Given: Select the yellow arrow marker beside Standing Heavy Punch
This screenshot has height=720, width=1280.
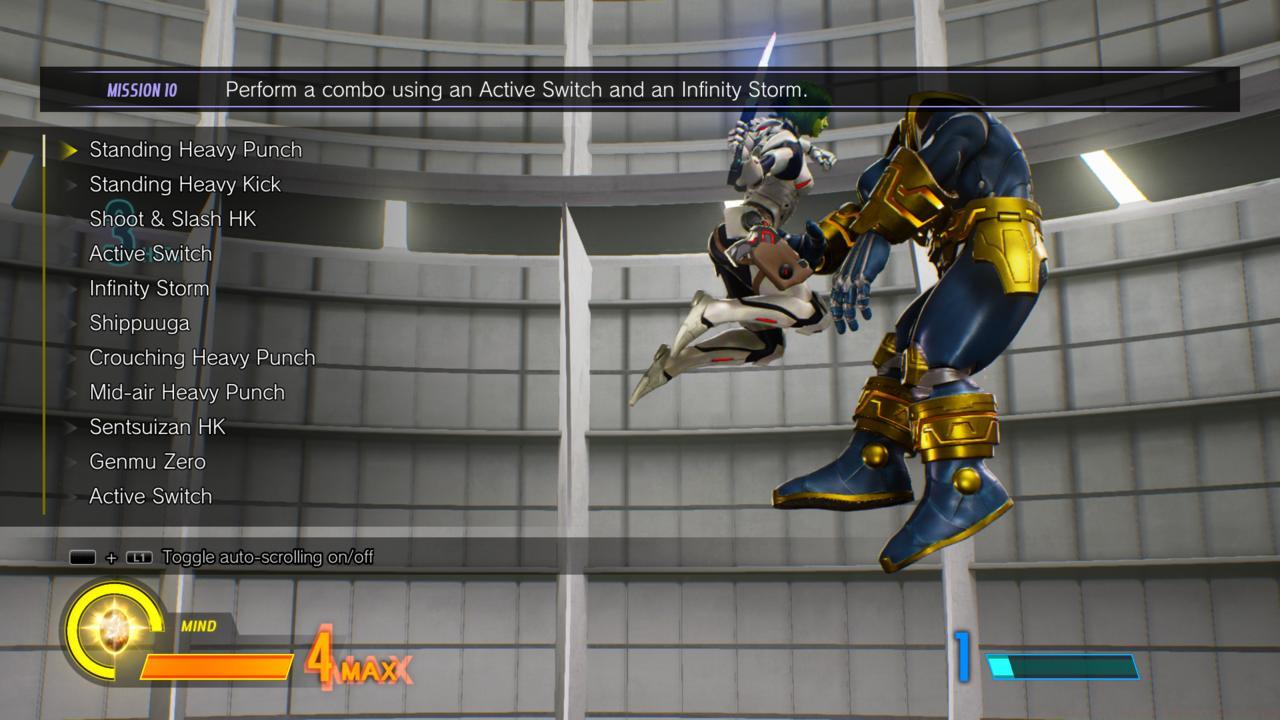Looking at the screenshot, I should (x=68, y=150).
